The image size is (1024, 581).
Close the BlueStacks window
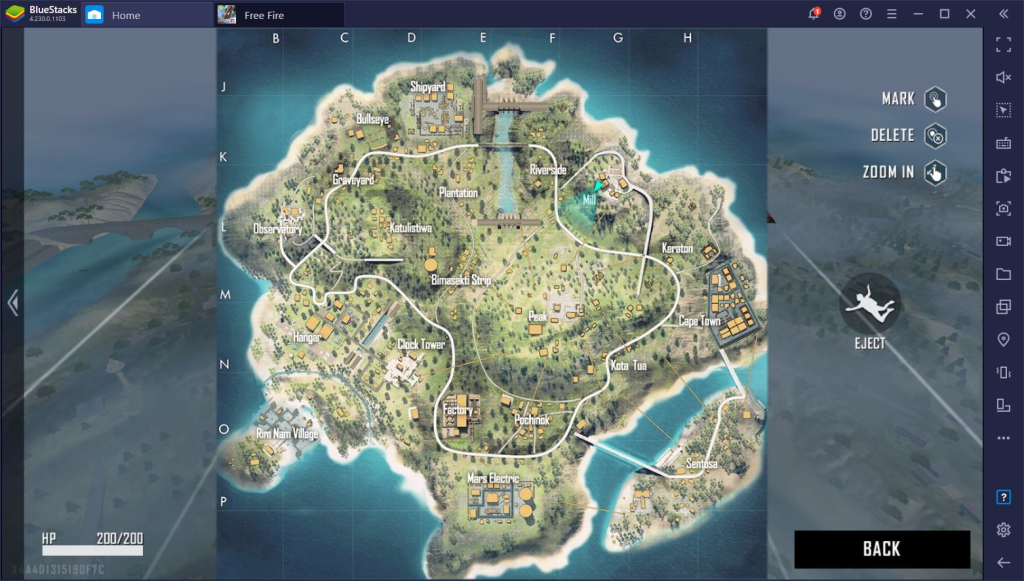(970, 14)
